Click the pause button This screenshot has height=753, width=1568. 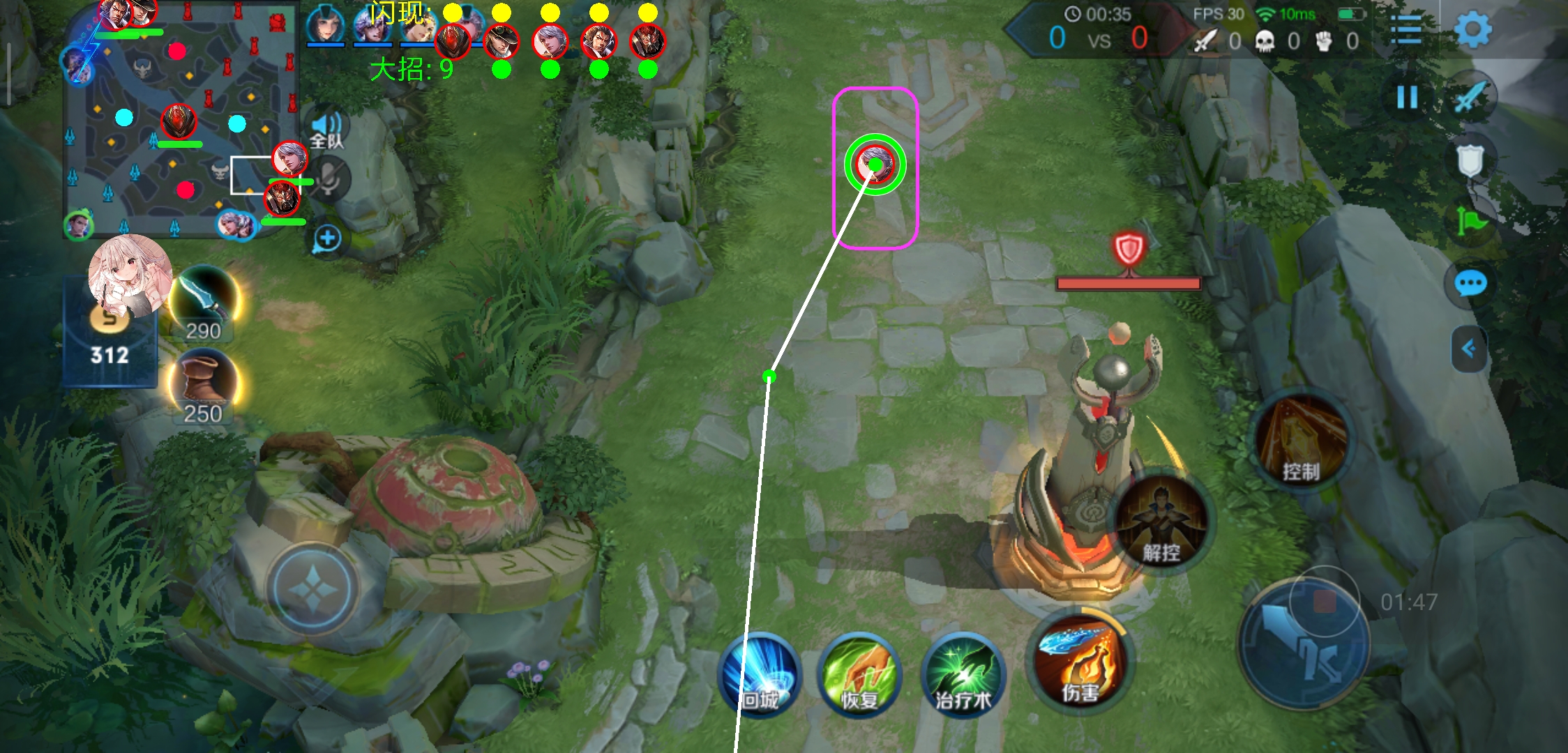coord(1407,98)
